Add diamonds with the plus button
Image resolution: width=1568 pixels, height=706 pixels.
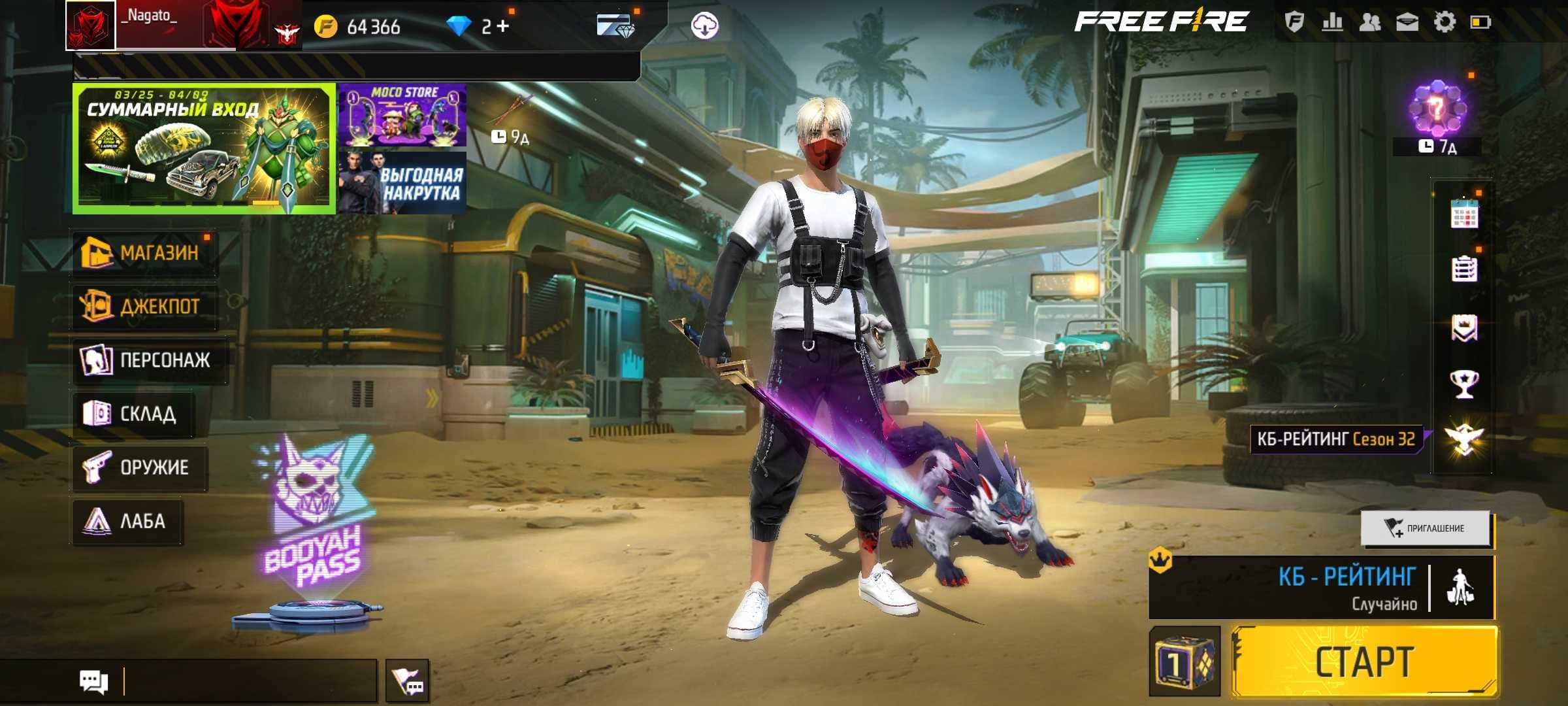pos(502,26)
